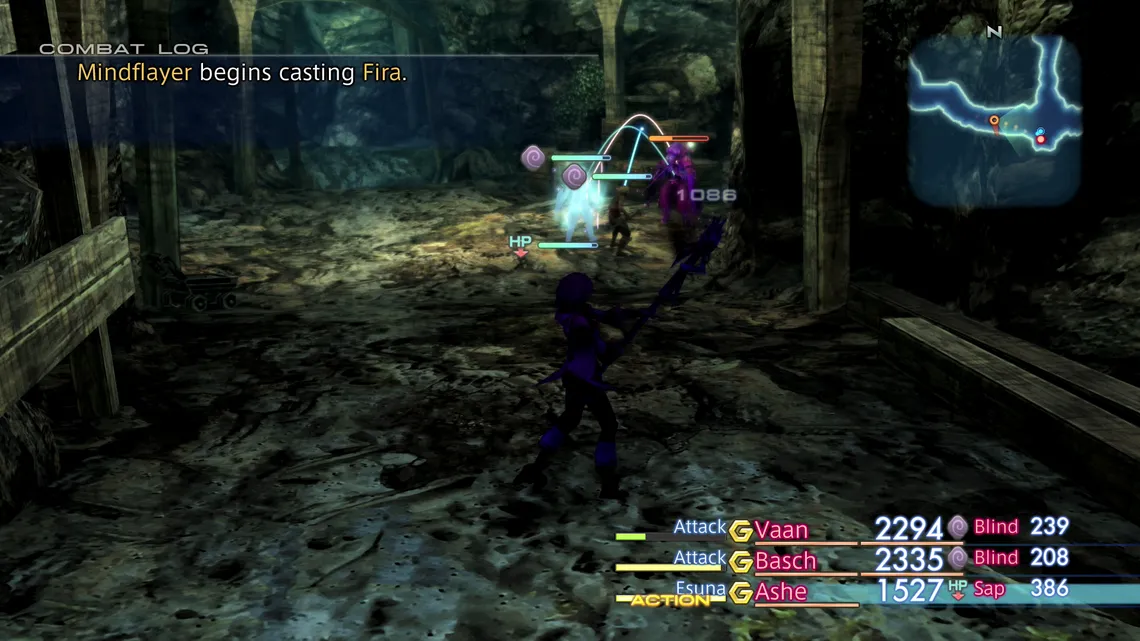Choose Basch in the party list

[785, 561]
